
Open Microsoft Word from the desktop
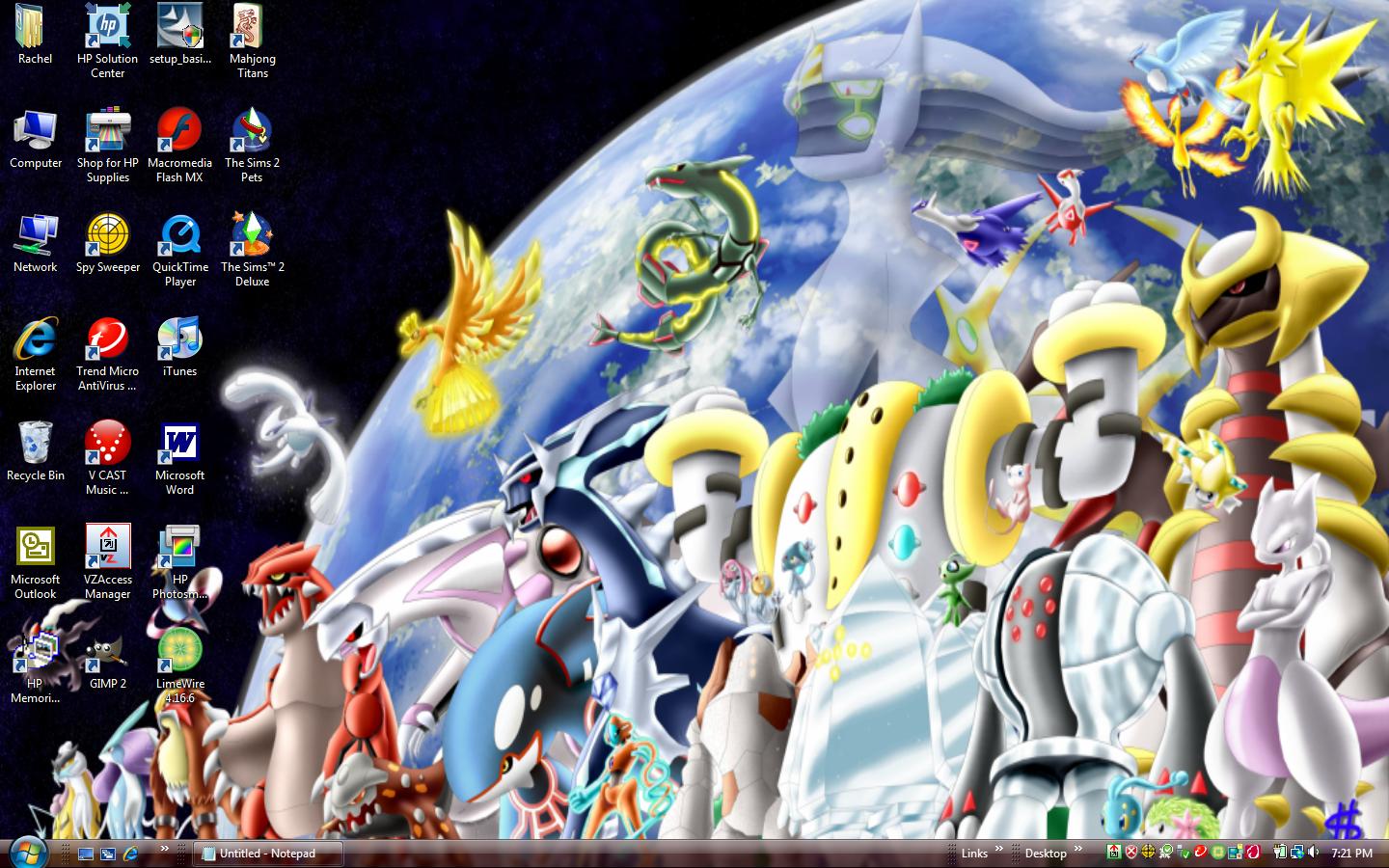tap(179, 444)
